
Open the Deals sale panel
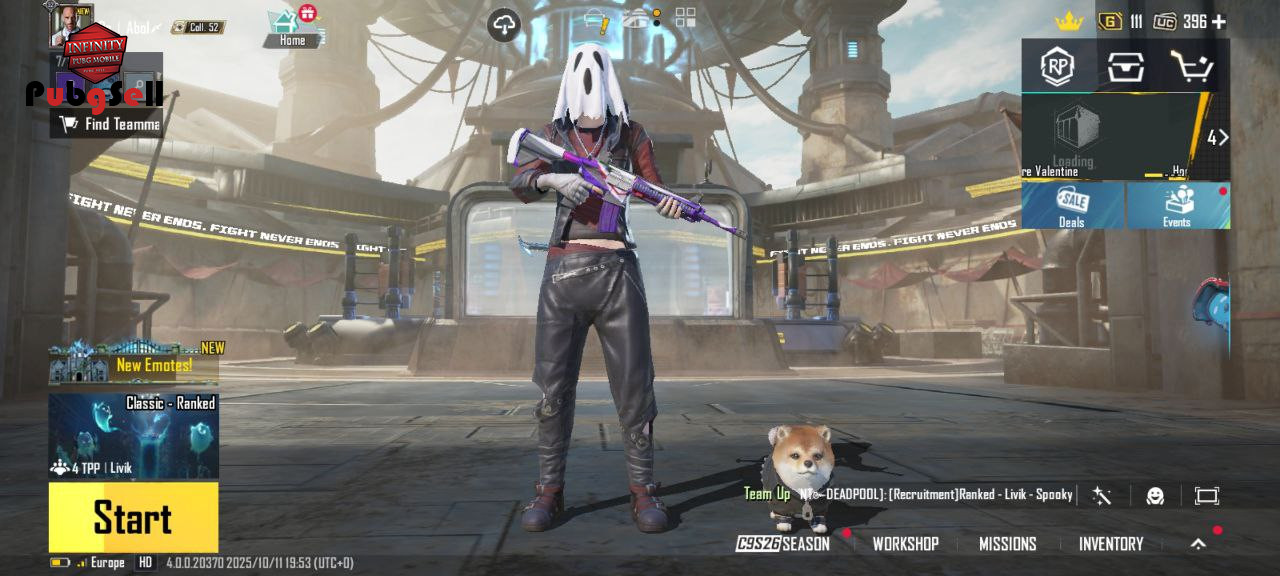(1072, 205)
